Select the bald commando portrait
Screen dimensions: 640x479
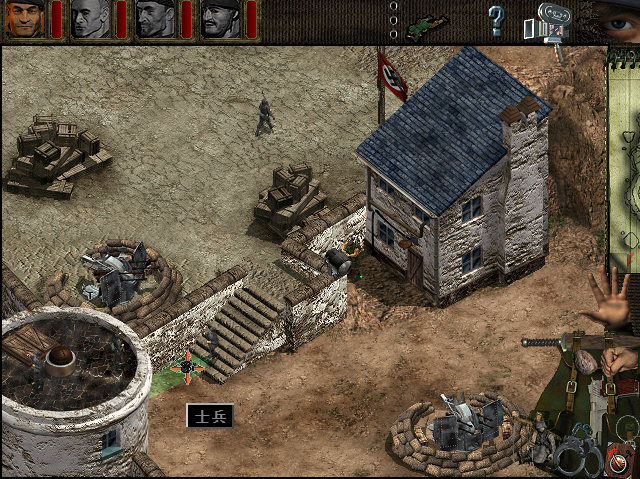[x=90, y=19]
